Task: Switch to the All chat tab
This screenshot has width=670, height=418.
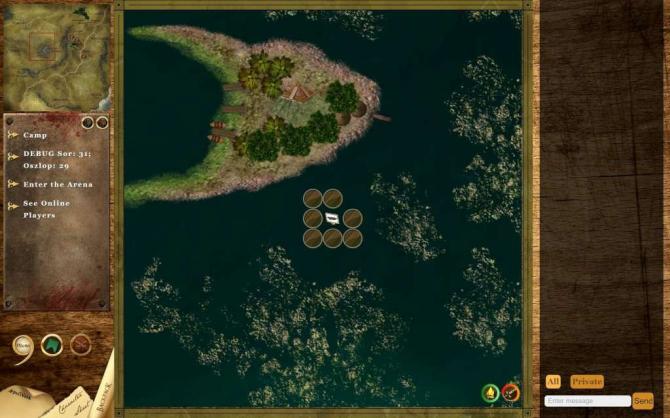Action: click(x=553, y=381)
